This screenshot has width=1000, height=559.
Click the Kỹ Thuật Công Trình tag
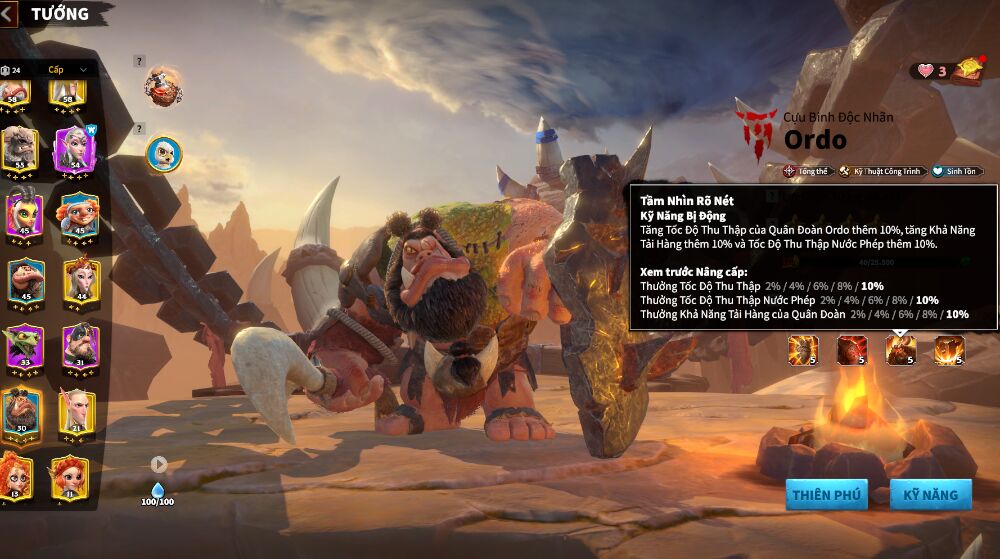pyautogui.click(x=881, y=171)
